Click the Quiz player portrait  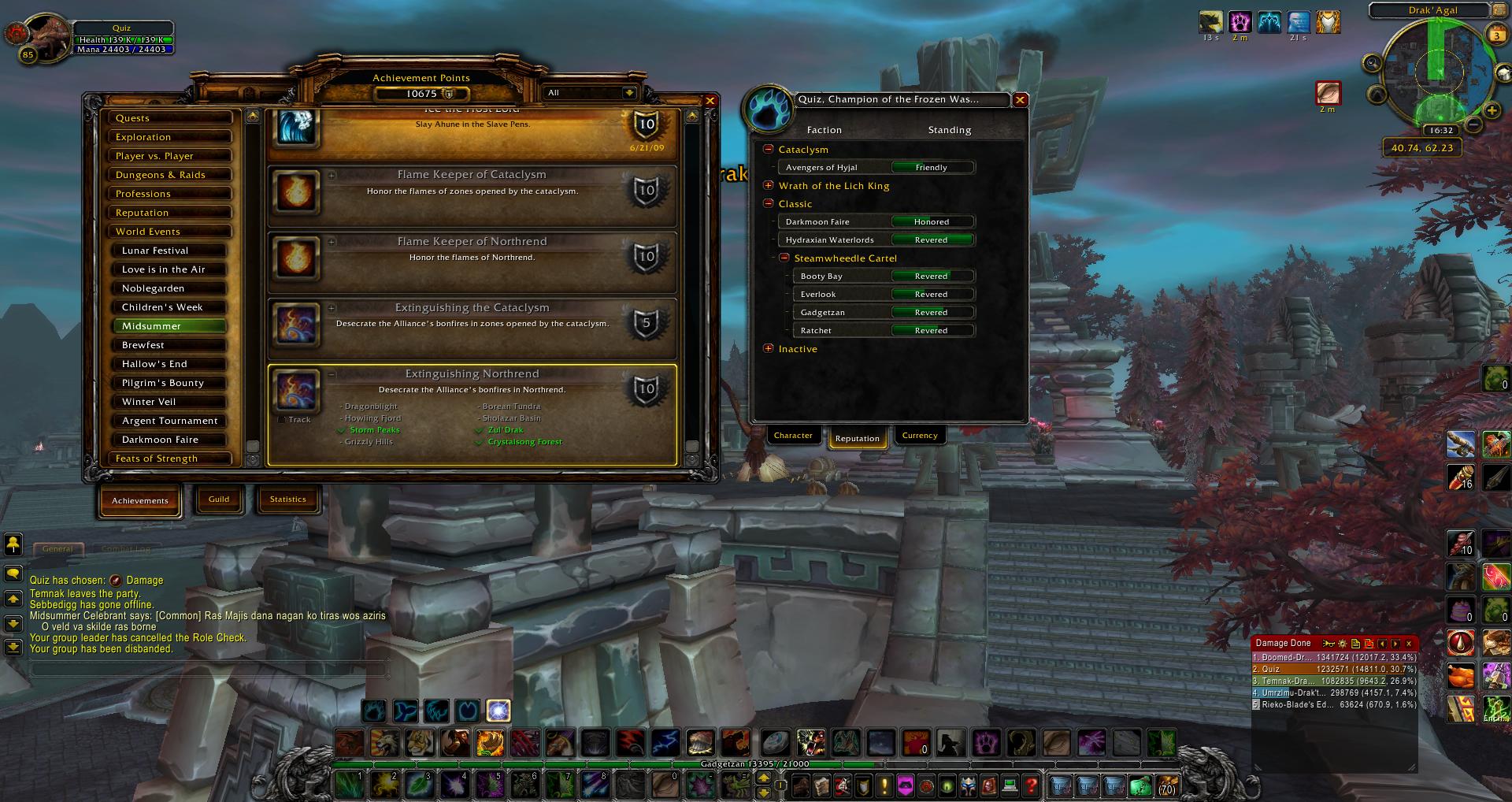click(49, 35)
